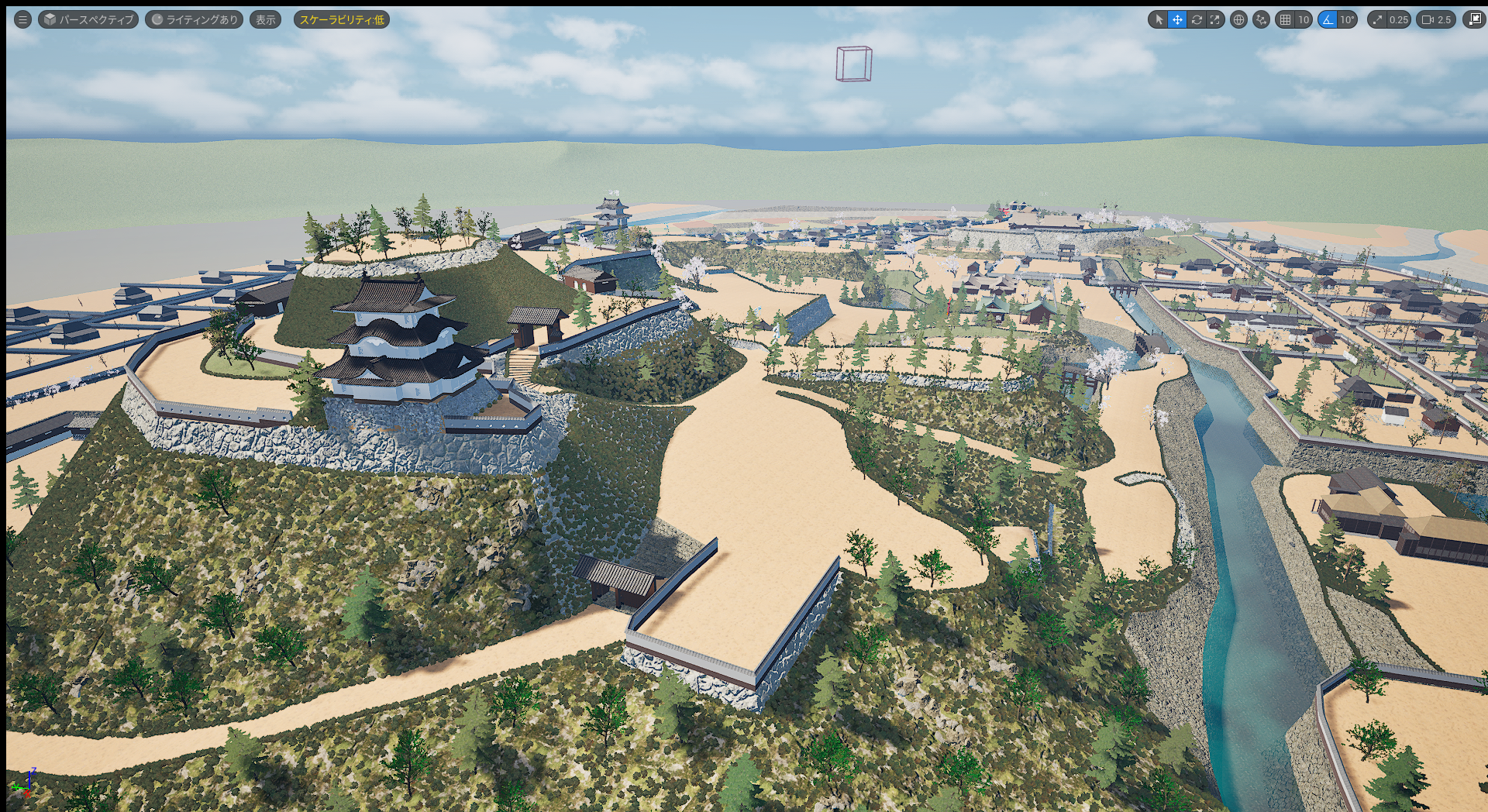
Task: Open the grid snap size value 10
Action: click(x=1304, y=19)
